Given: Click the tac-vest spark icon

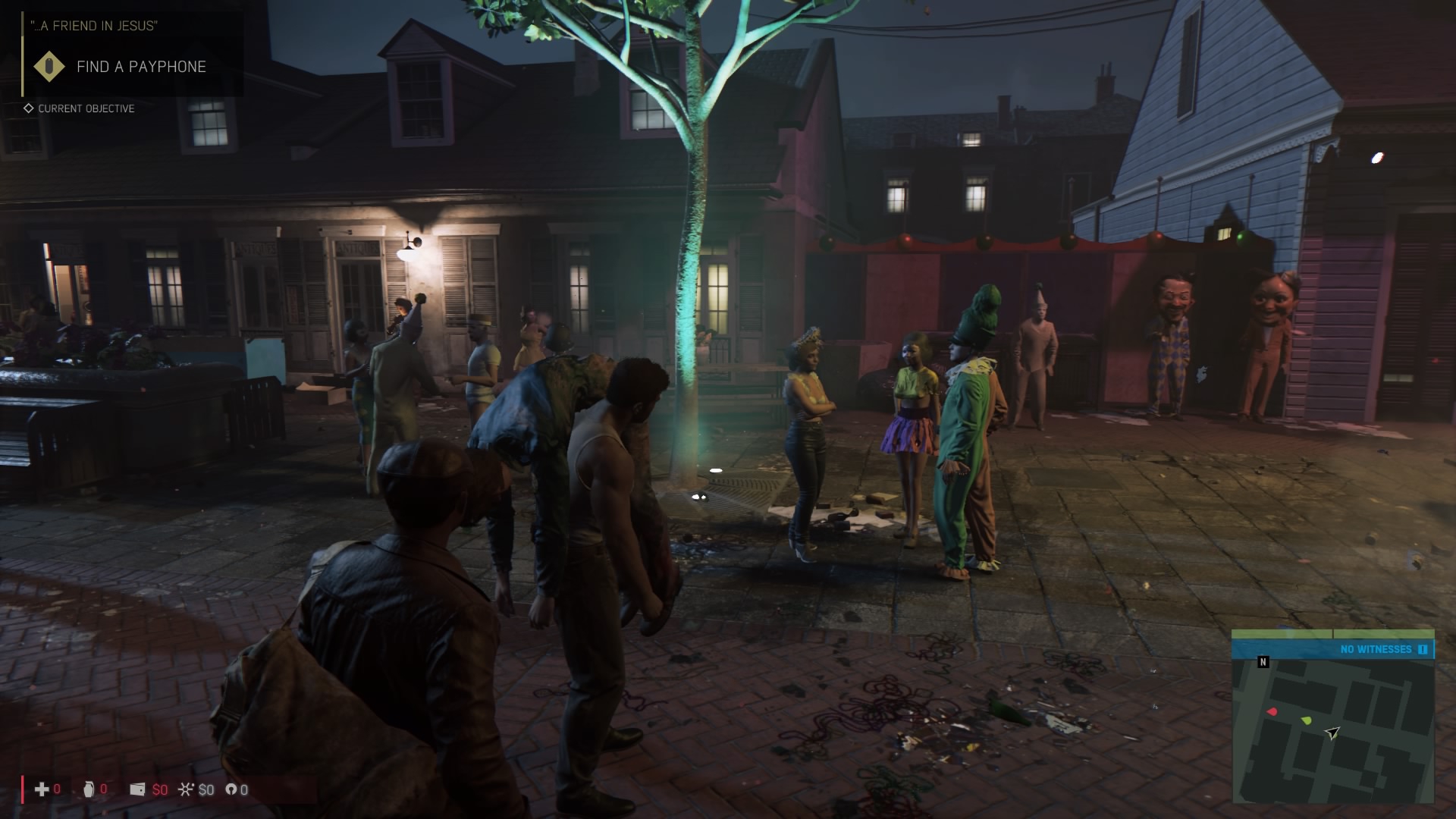Looking at the screenshot, I should [x=185, y=789].
